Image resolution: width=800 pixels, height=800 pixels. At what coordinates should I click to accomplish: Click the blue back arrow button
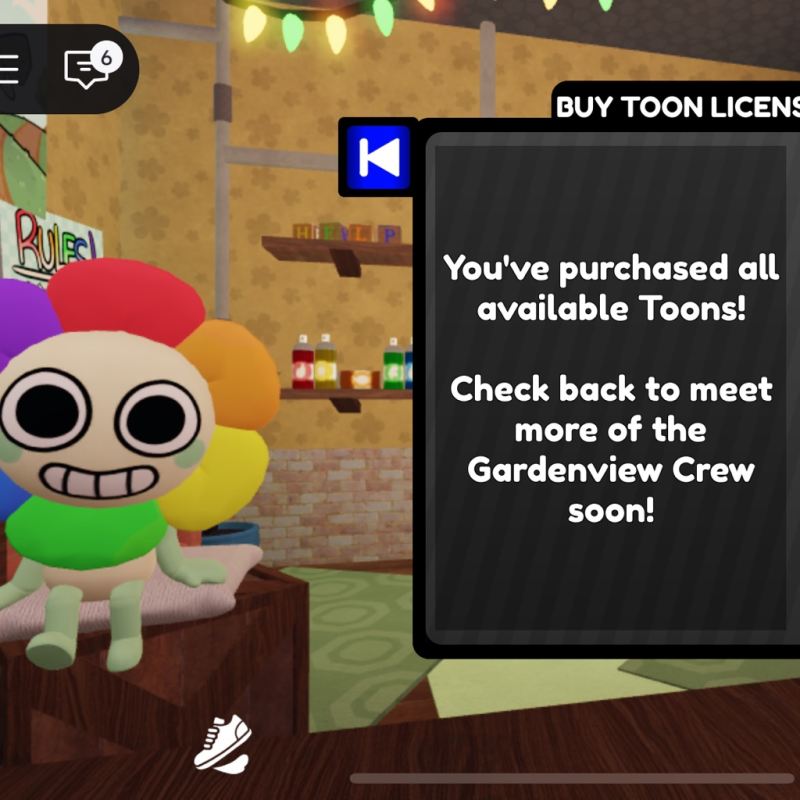(378, 156)
